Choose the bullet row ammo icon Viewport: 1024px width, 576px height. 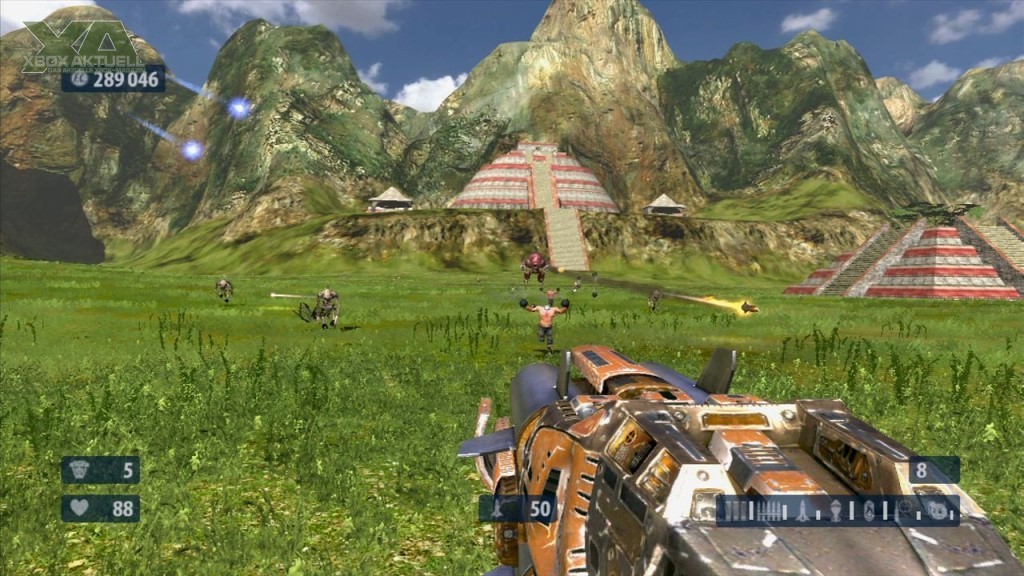click(x=768, y=511)
